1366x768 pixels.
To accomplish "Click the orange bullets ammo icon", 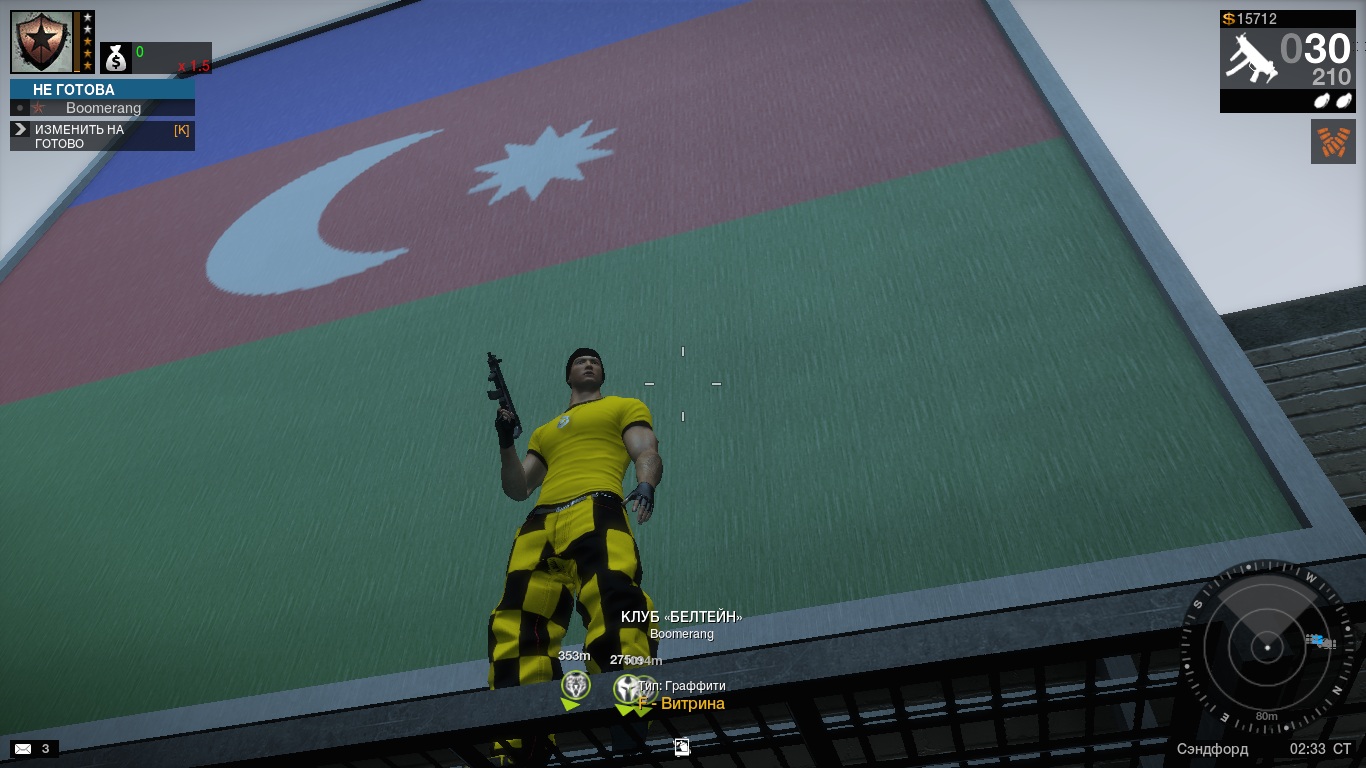I will point(1332,142).
